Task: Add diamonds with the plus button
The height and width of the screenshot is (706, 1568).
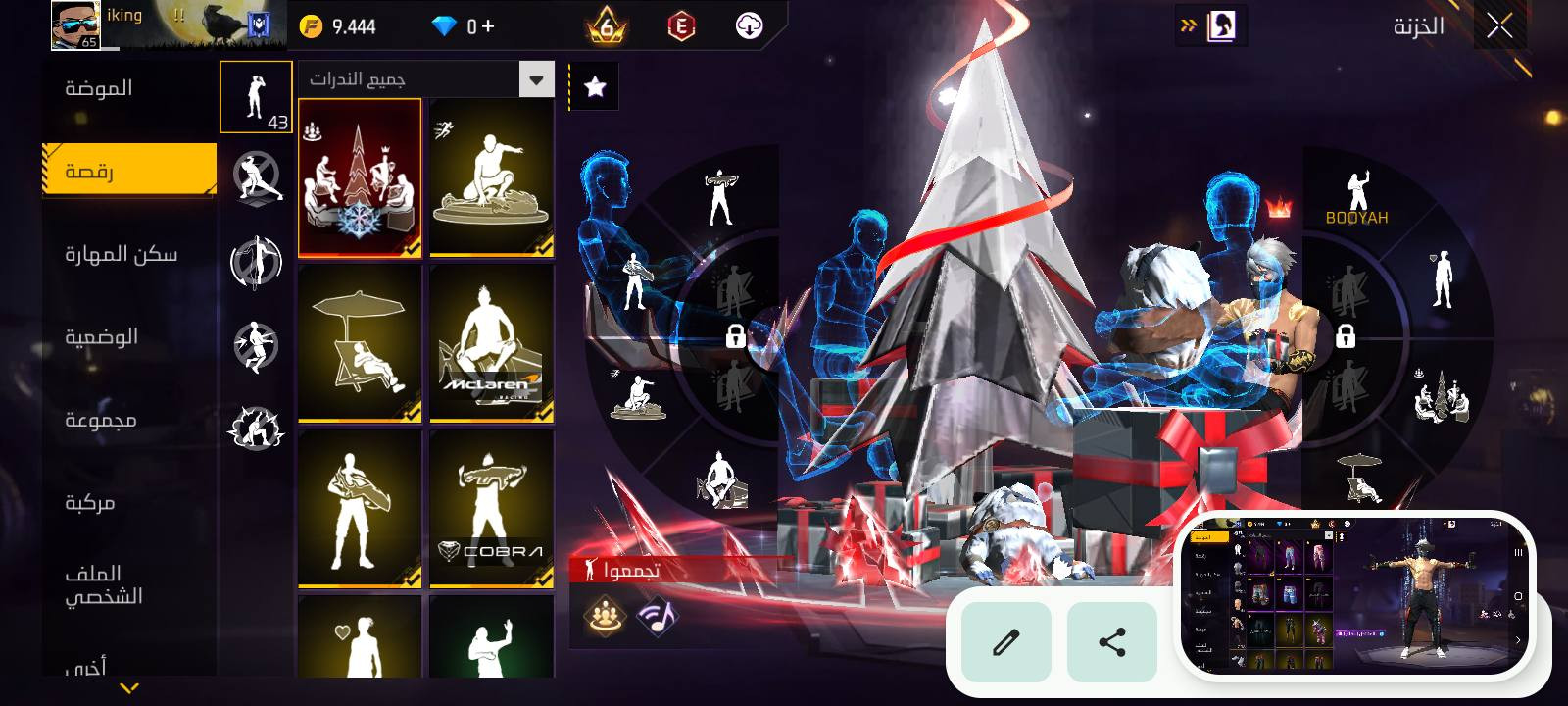Action: [x=488, y=26]
